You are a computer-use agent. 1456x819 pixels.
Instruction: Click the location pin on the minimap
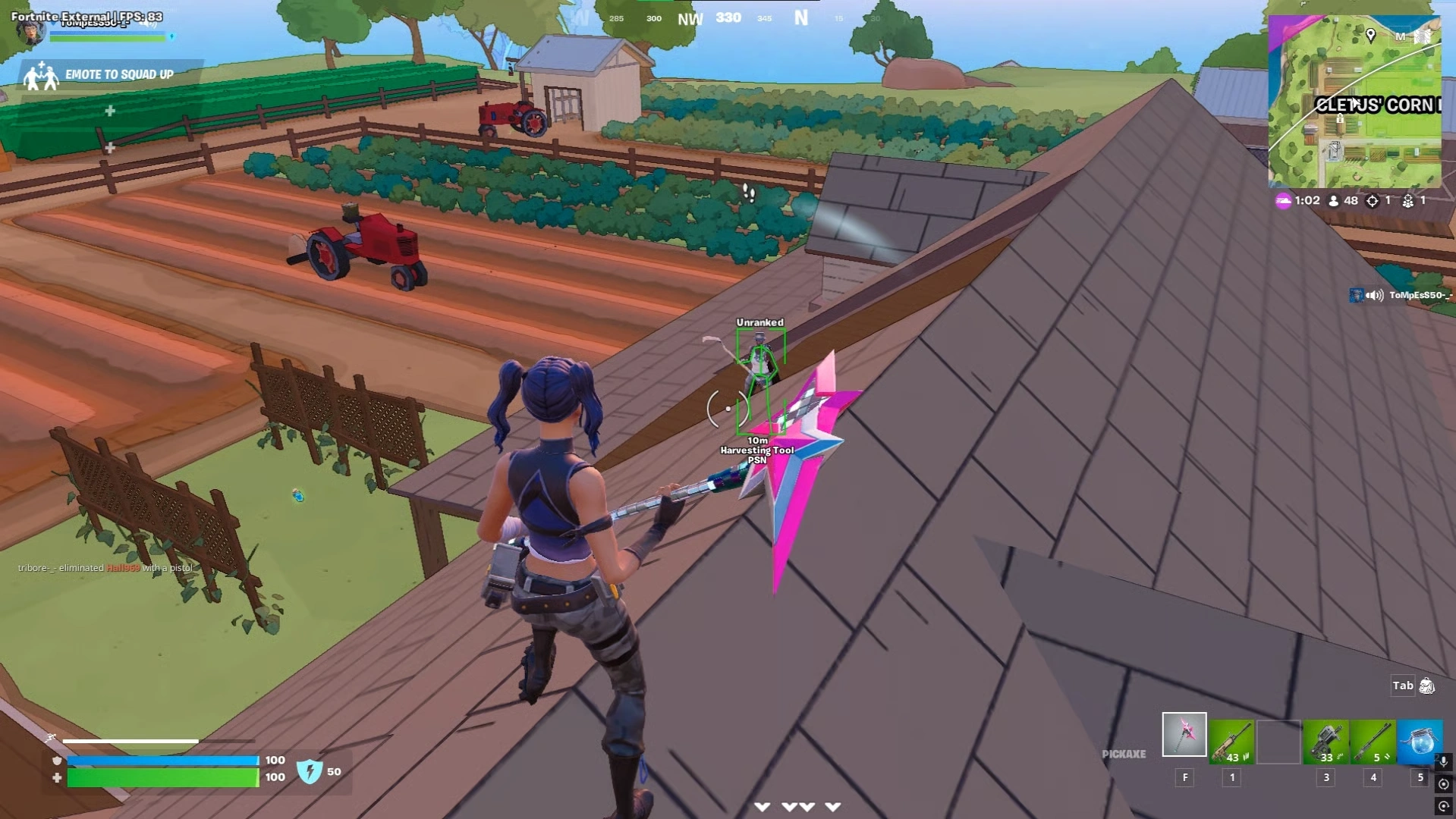pyautogui.click(x=1372, y=34)
